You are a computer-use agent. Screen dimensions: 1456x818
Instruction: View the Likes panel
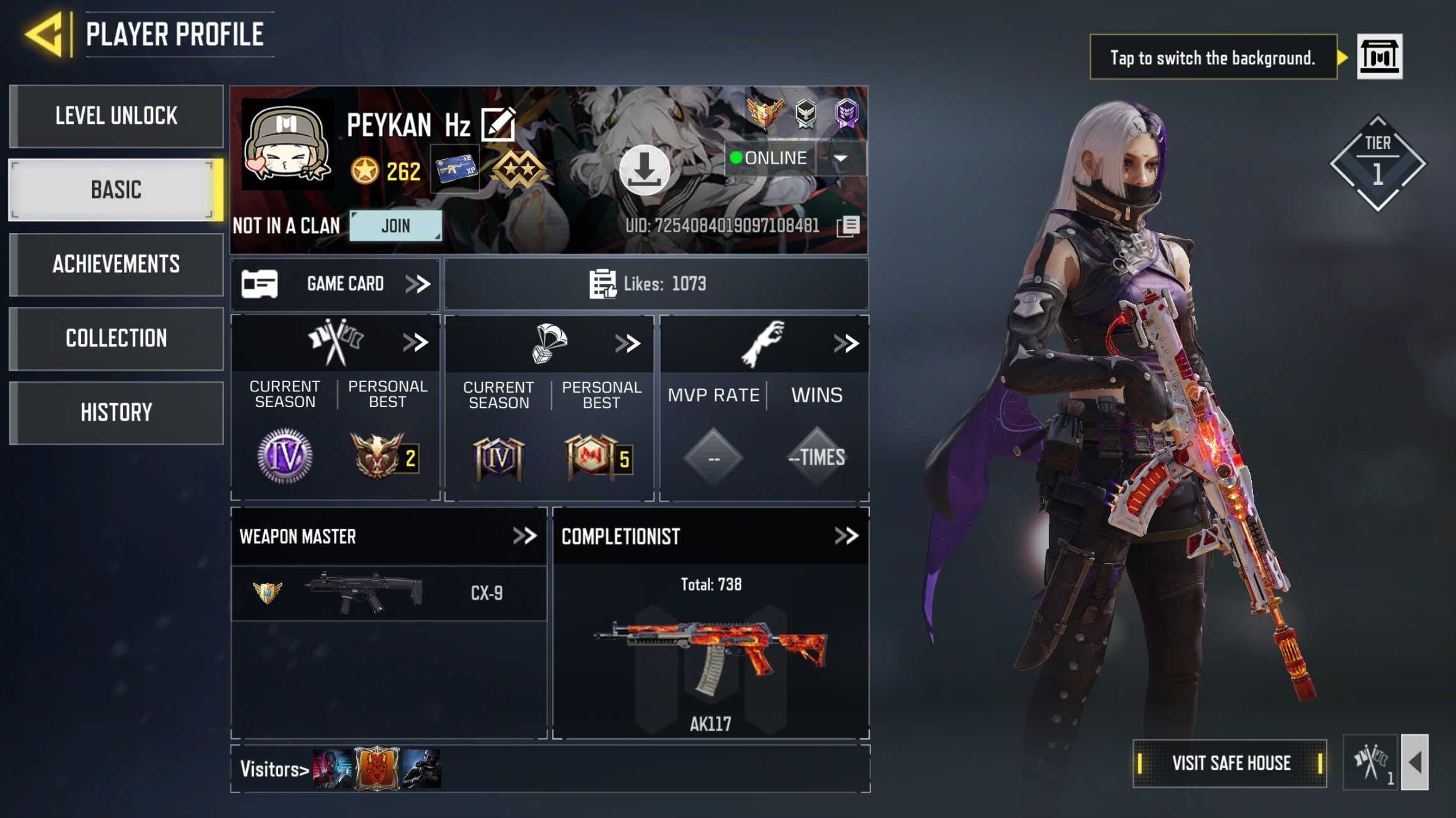tap(655, 284)
